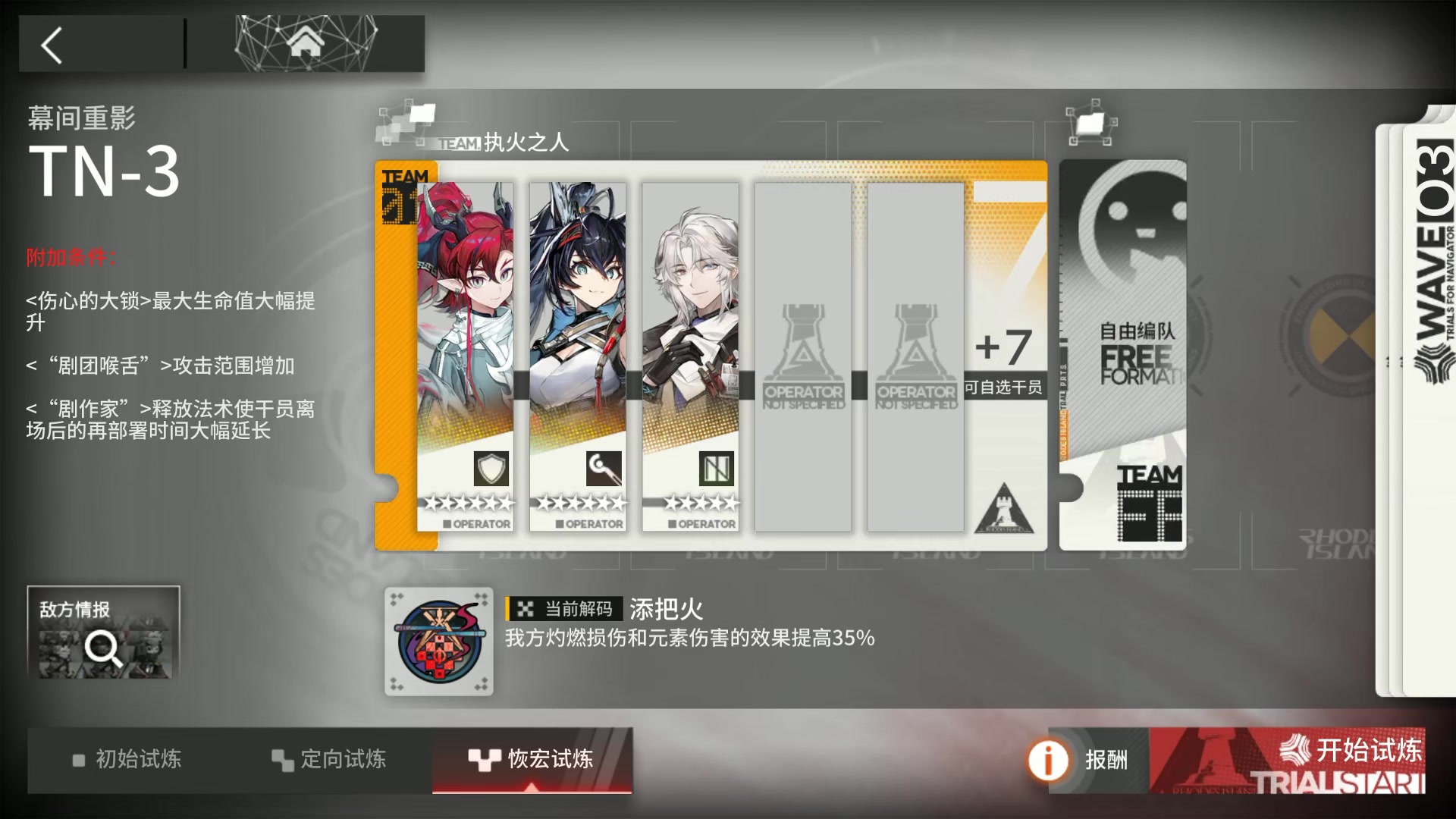This screenshot has height=819, width=1456.
Task: Open the home base icon in top bar
Action: click(306, 43)
